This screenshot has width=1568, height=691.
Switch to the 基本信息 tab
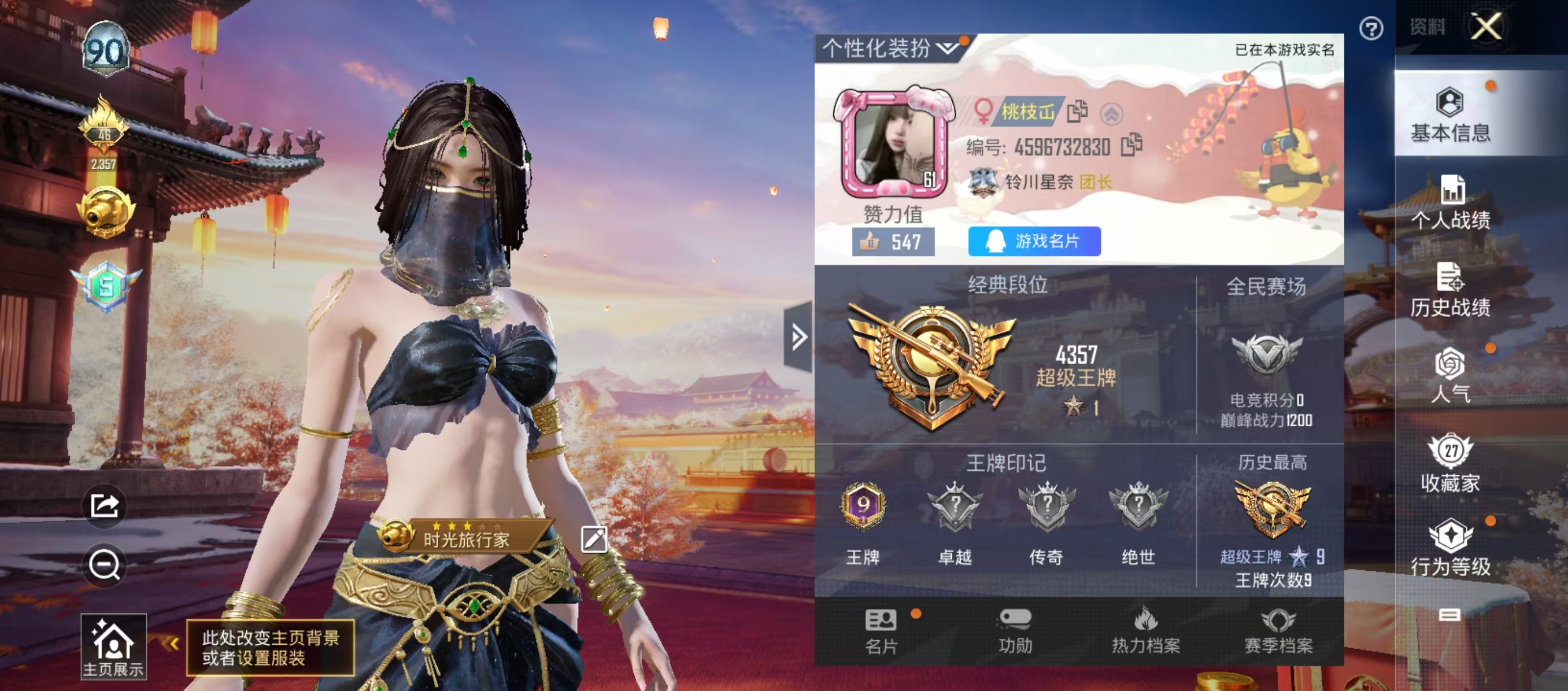pos(1451,115)
